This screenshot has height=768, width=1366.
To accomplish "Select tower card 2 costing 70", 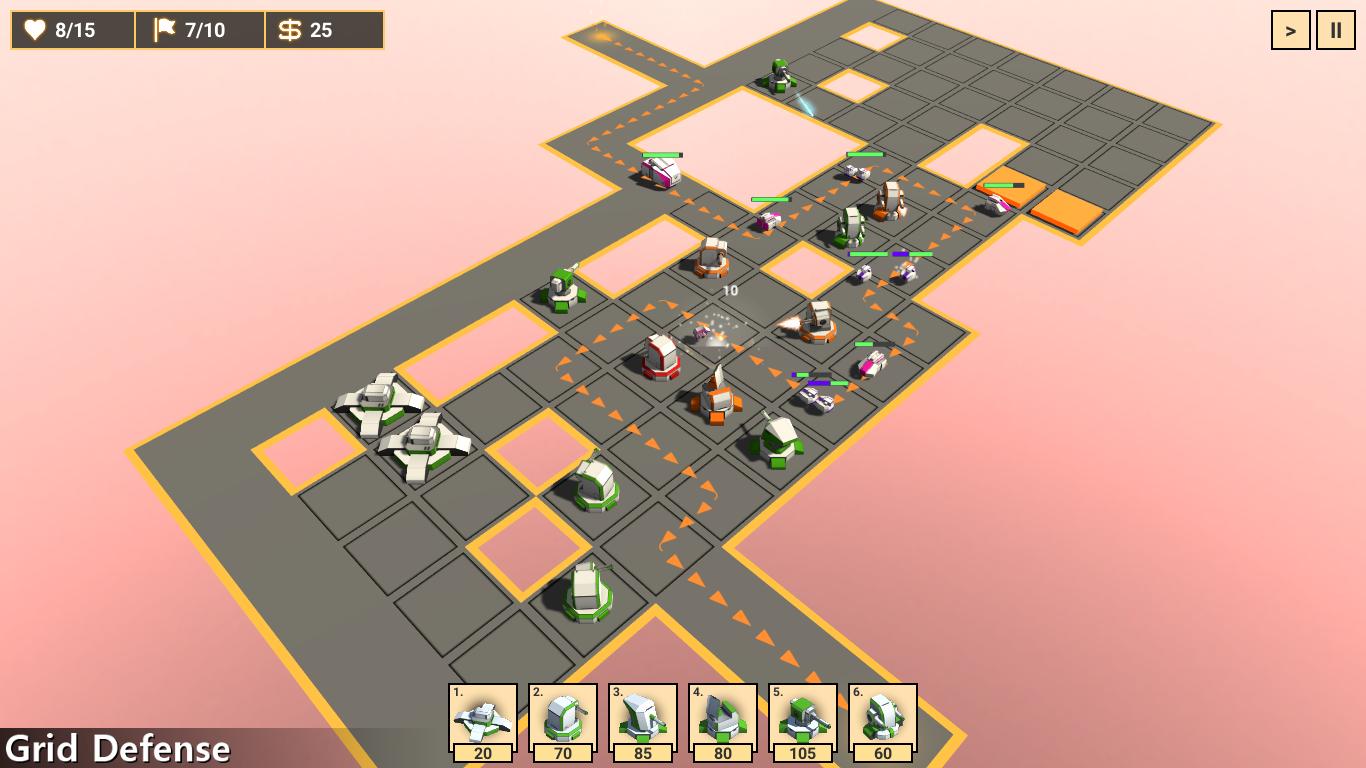I will coord(562,720).
